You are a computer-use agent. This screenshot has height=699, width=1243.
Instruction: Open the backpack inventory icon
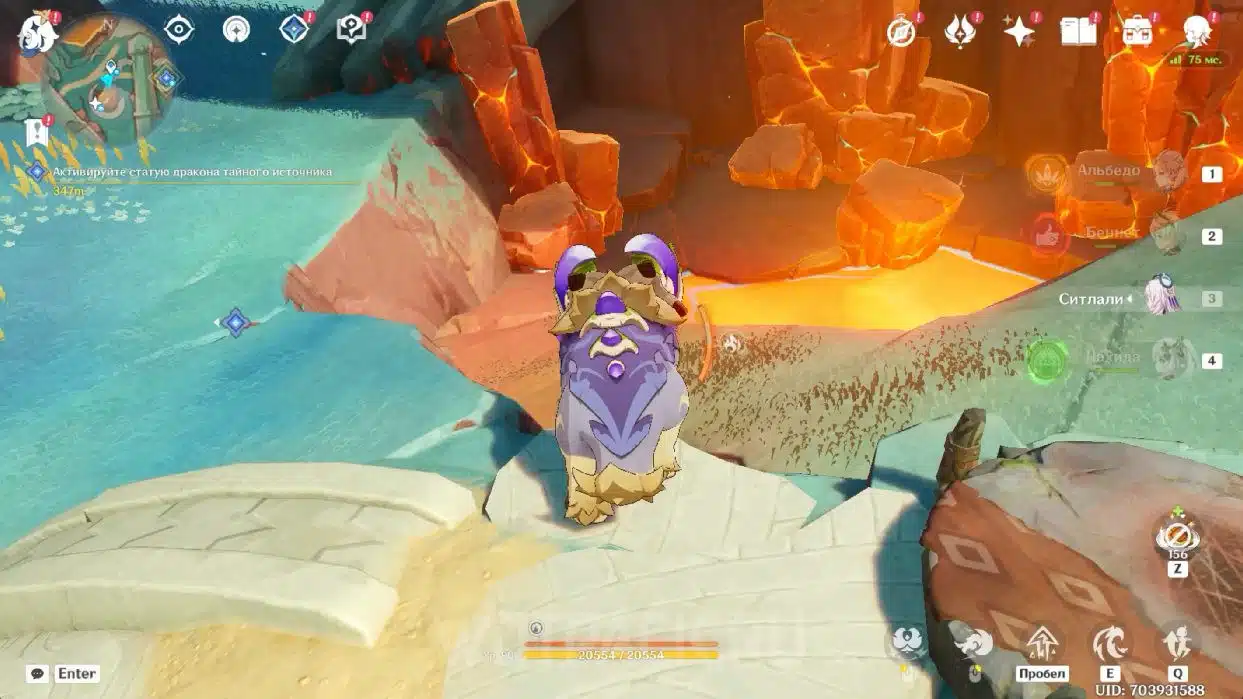1137,32
